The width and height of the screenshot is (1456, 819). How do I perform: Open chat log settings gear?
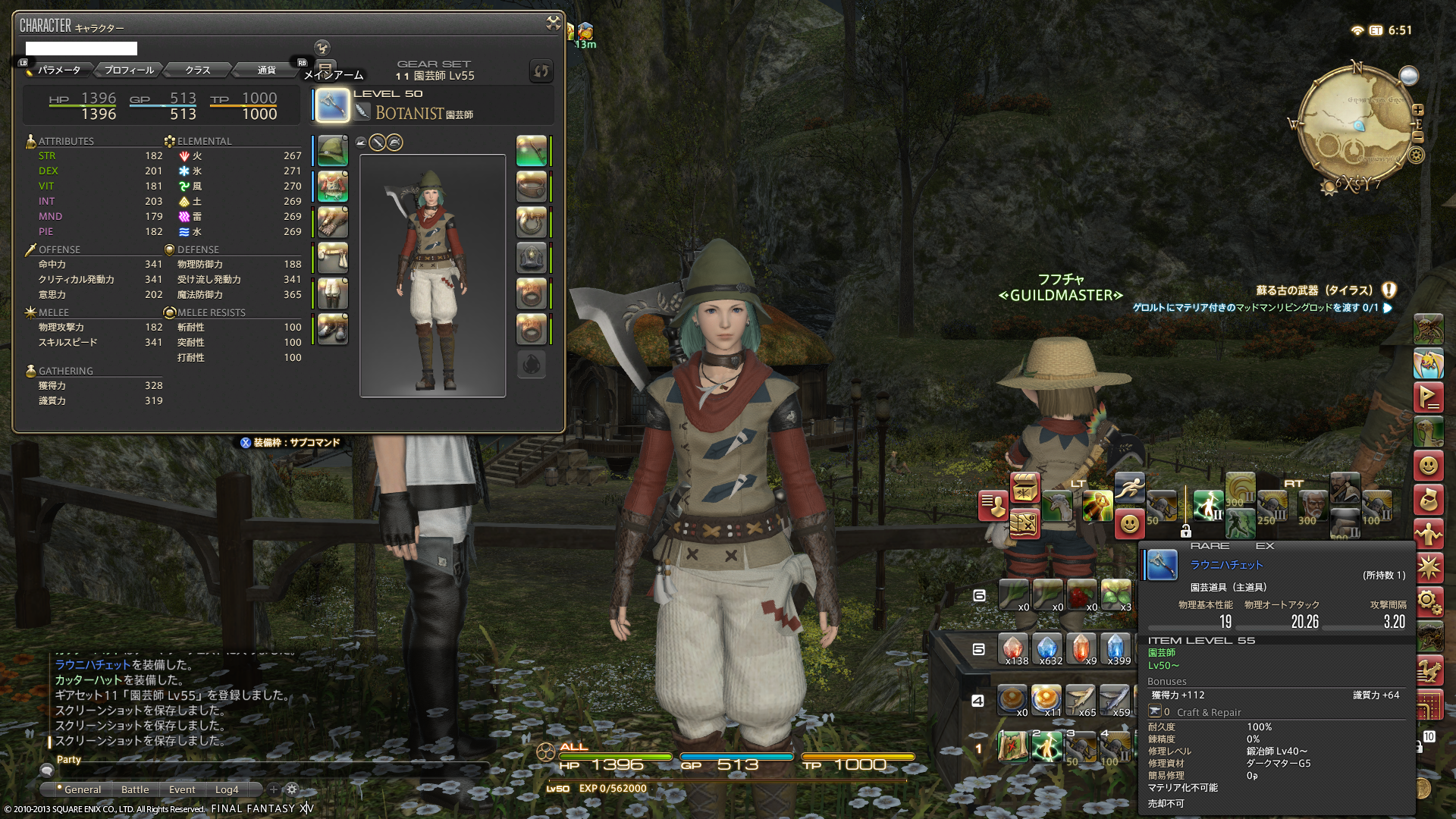(x=292, y=789)
